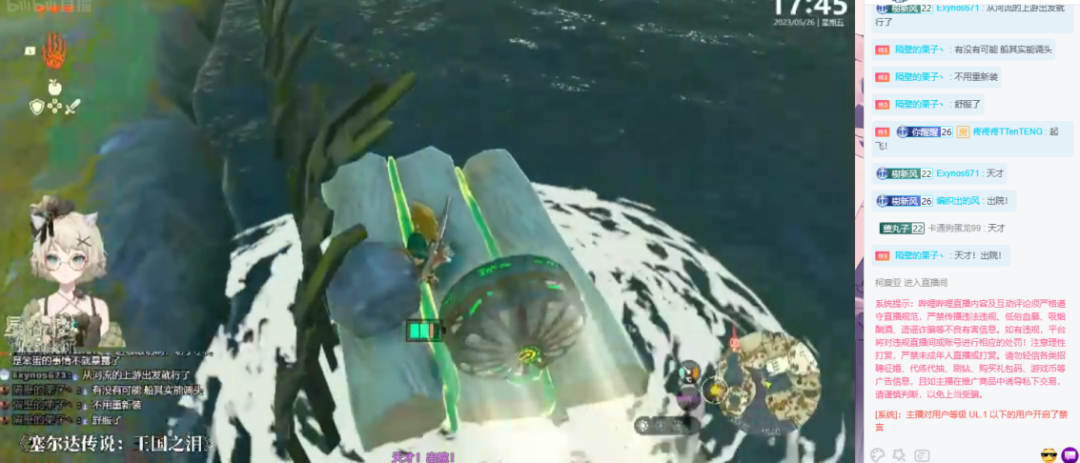The height and width of the screenshot is (463, 1080).
Task: Open the chat color palette icon
Action: tap(877, 455)
